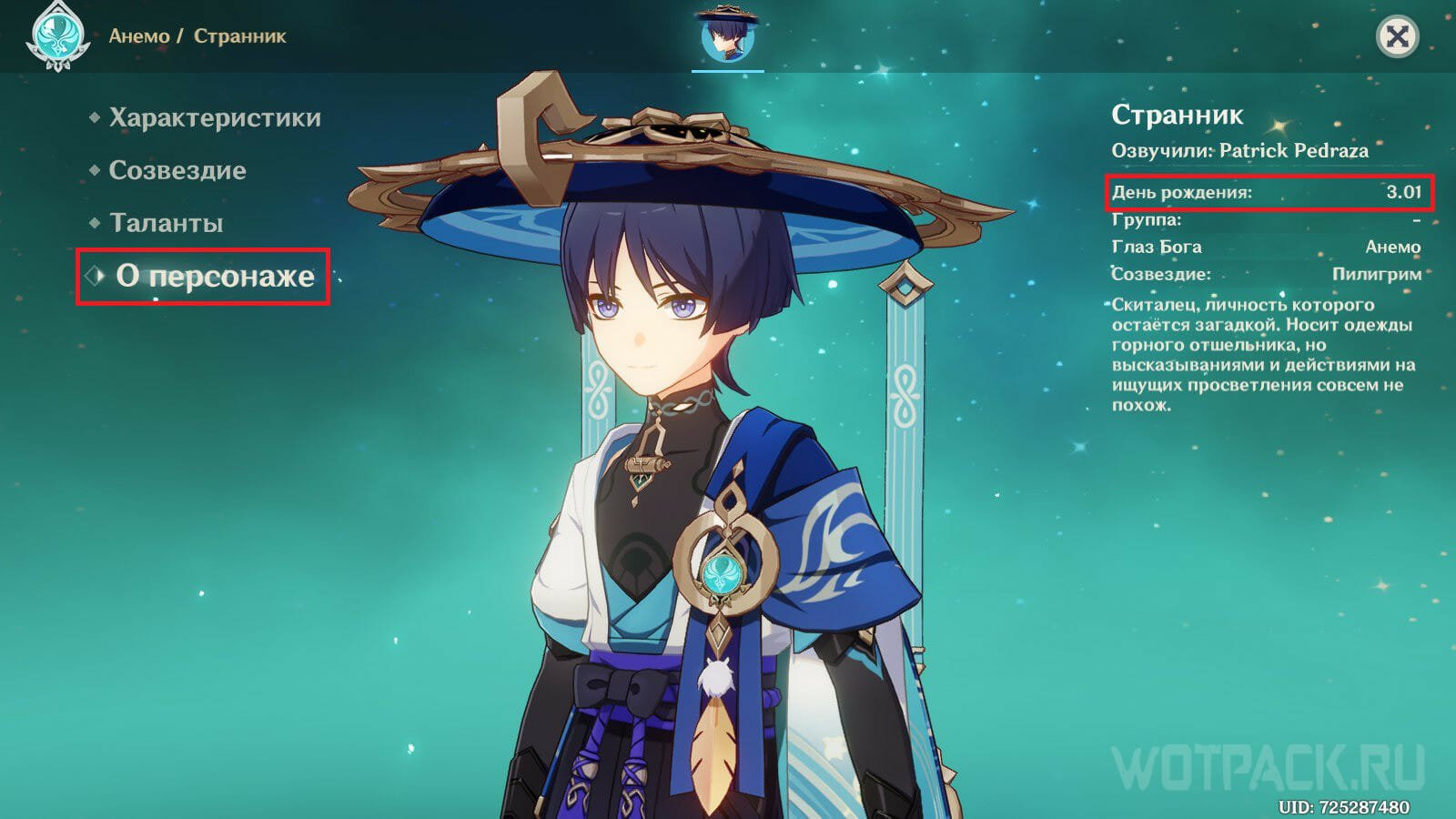Select the Созвездие menu entry
Viewport: 1456px width, 819px height.
[x=177, y=171]
